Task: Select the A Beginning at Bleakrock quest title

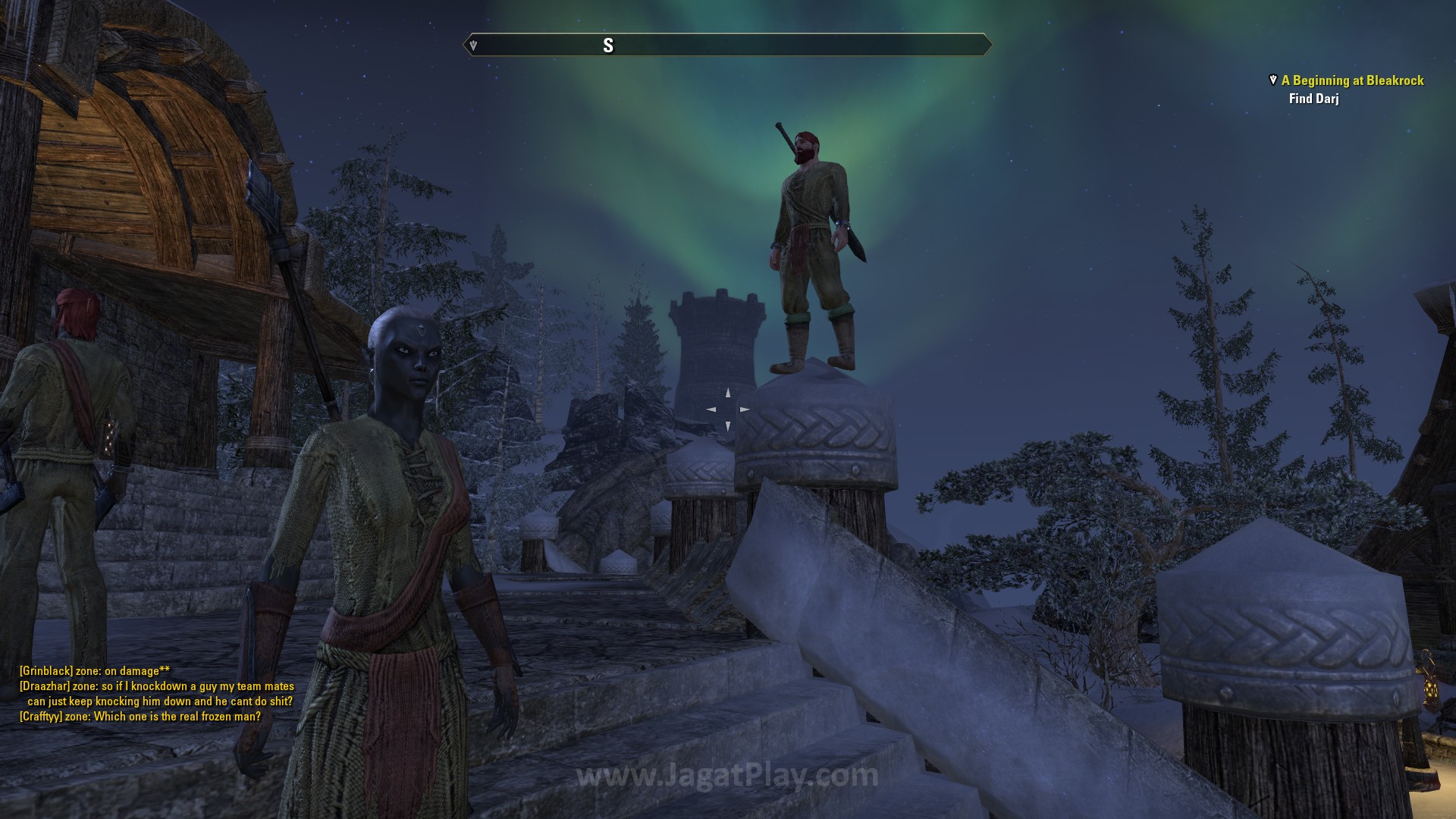Action: pos(1352,80)
